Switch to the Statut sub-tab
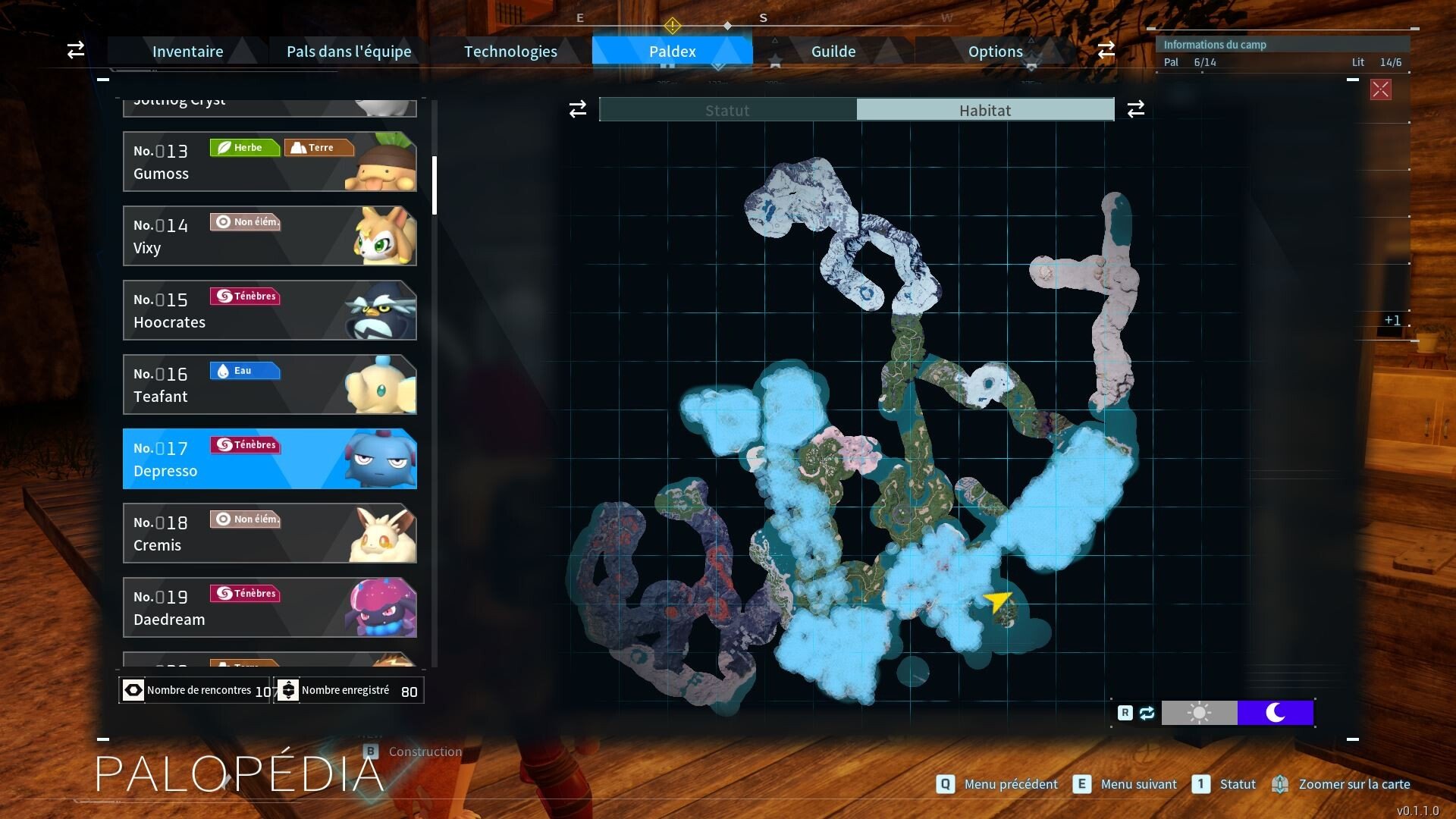The image size is (1456, 819). [727, 110]
